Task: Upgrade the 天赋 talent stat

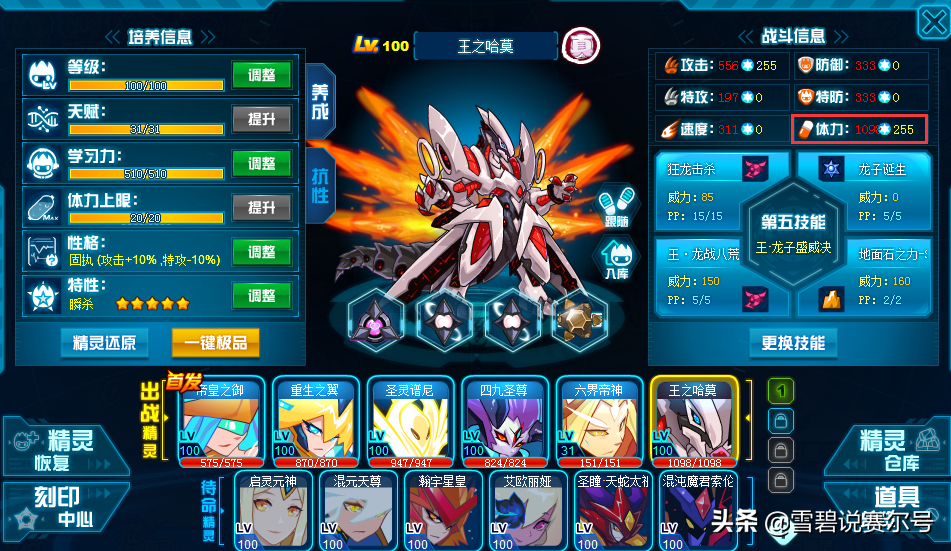Action: [261, 119]
